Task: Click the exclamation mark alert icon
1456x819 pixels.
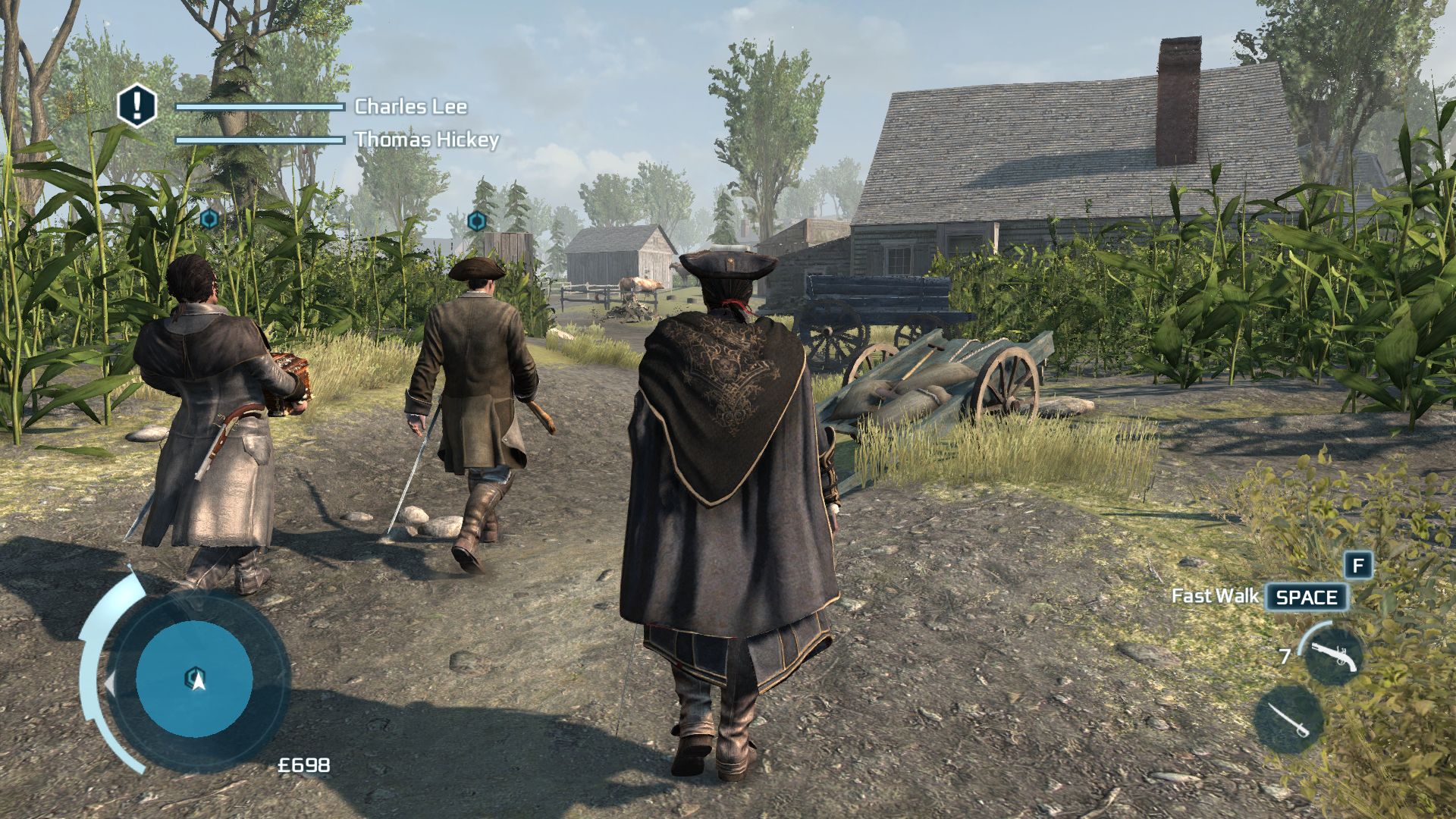Action: tap(136, 105)
